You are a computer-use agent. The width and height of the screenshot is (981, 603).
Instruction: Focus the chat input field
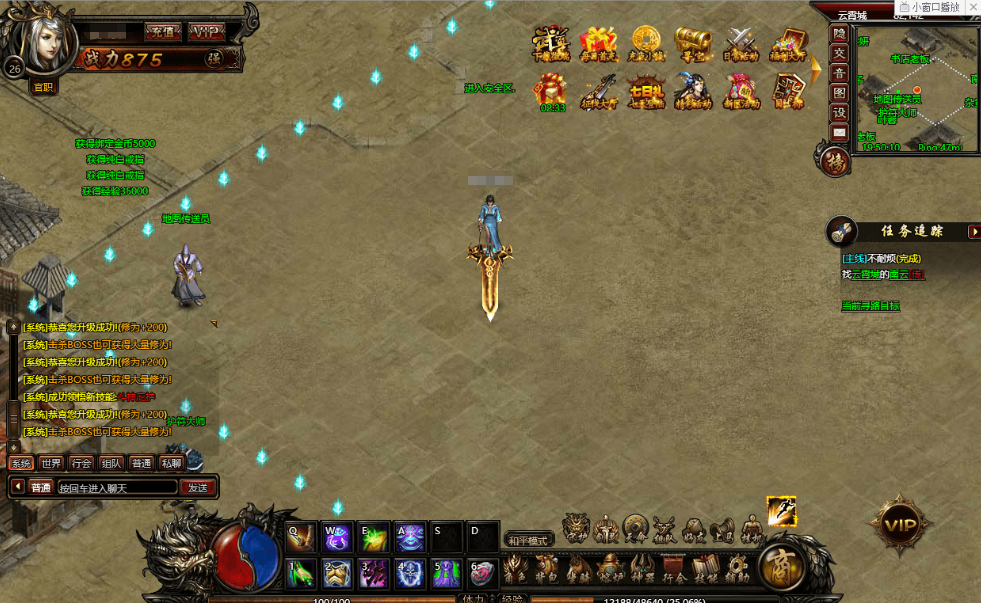click(x=115, y=488)
